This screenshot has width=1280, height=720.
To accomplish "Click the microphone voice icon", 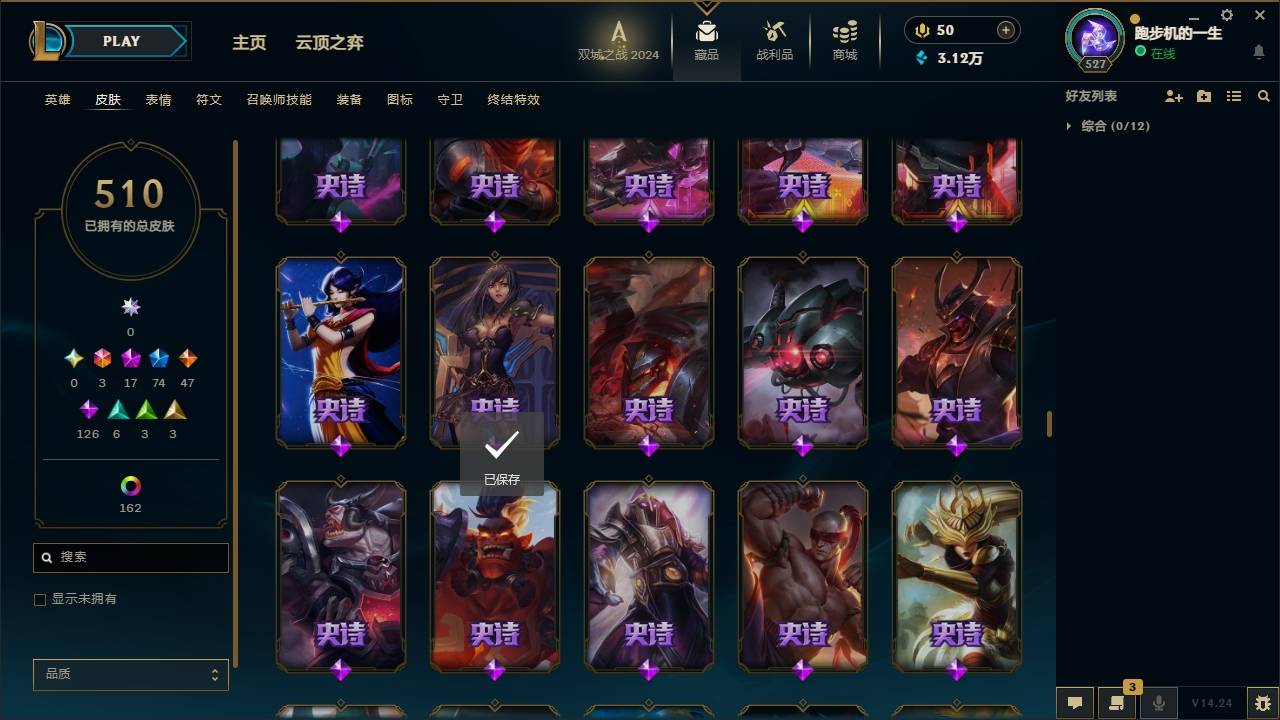I will pyautogui.click(x=1158, y=703).
